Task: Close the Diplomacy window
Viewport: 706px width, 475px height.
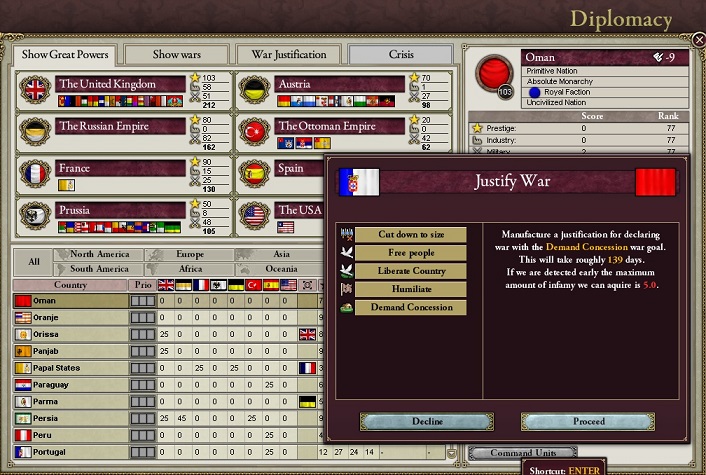Action: [x=698, y=40]
